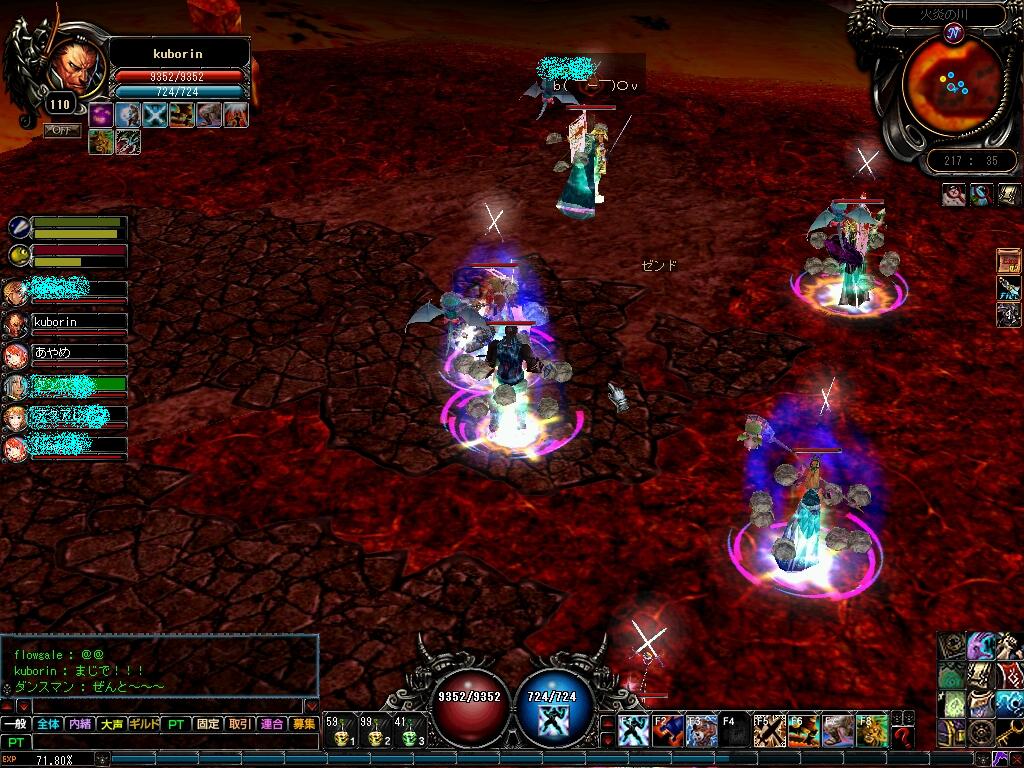Click the chat message input field
This screenshot has width=1024, height=768.
(x=170, y=743)
